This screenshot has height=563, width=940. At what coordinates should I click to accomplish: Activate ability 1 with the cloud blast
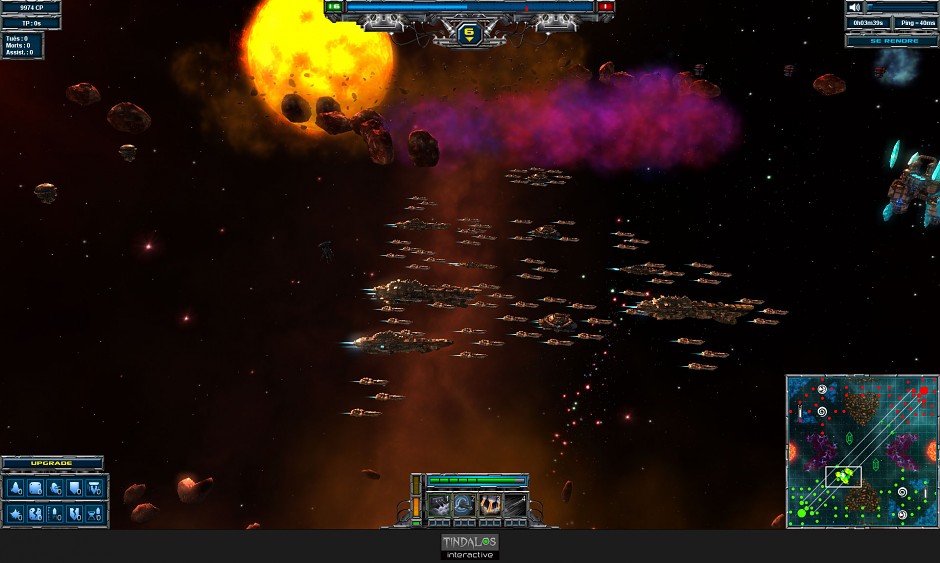coord(440,506)
